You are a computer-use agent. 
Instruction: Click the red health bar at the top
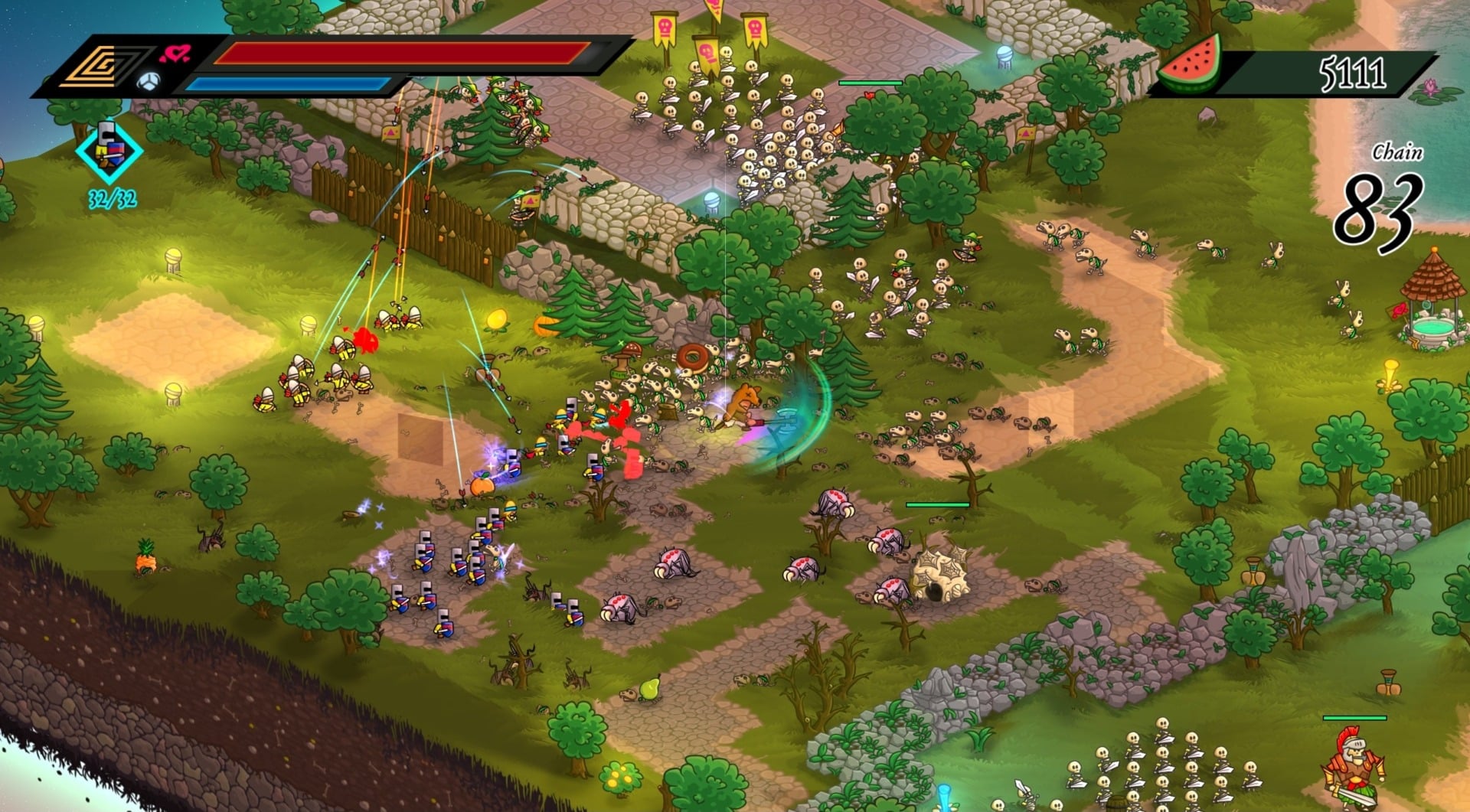398,54
